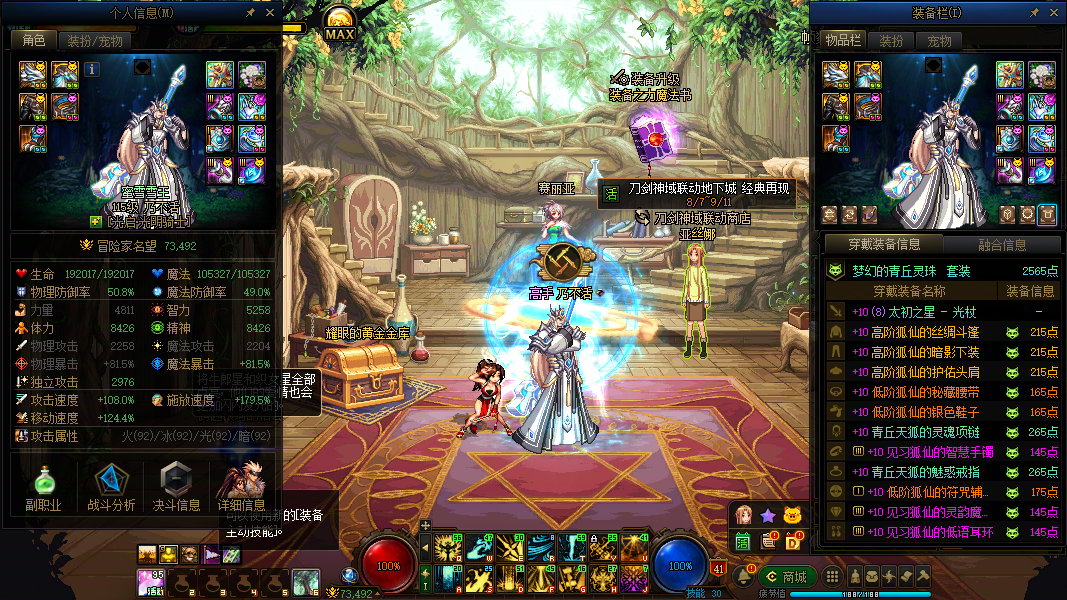Close the 个人信息 character window

coord(270,13)
